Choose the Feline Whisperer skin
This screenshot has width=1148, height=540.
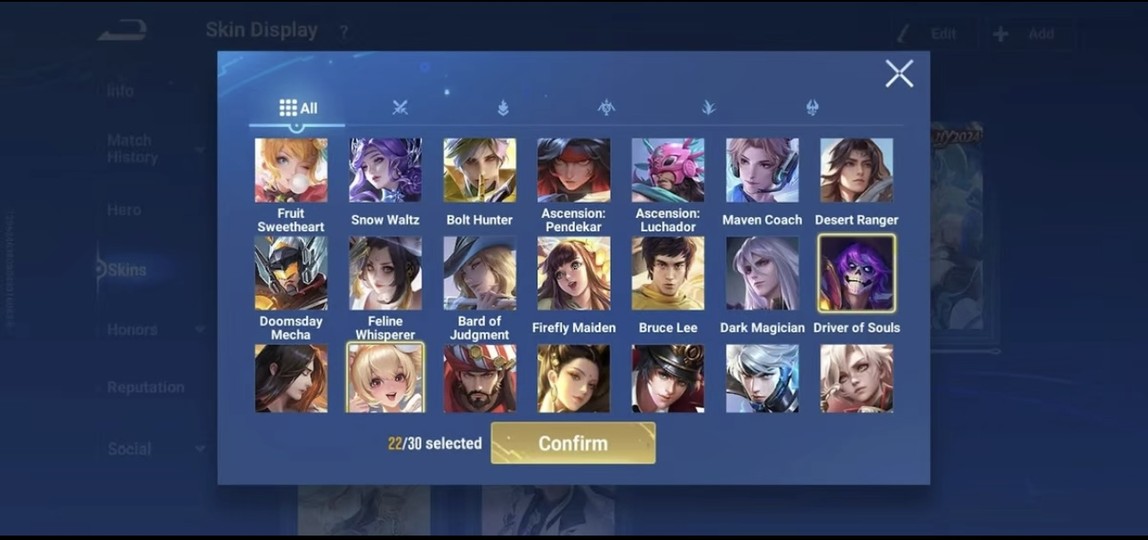pos(385,273)
